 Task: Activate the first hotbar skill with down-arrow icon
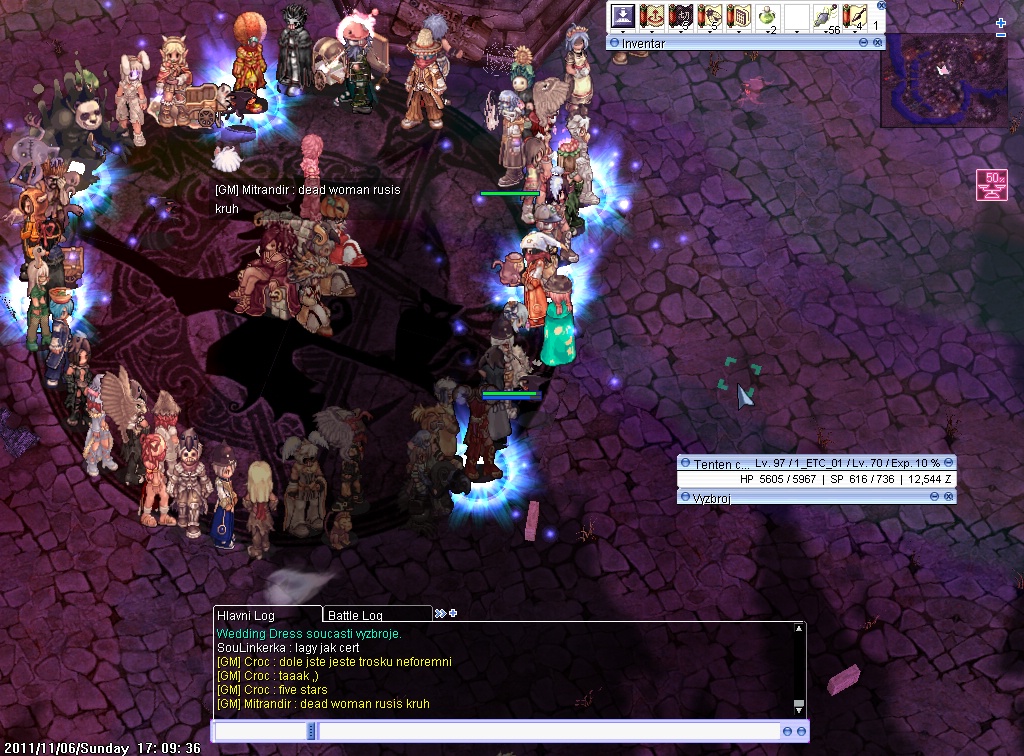pyautogui.click(x=623, y=17)
